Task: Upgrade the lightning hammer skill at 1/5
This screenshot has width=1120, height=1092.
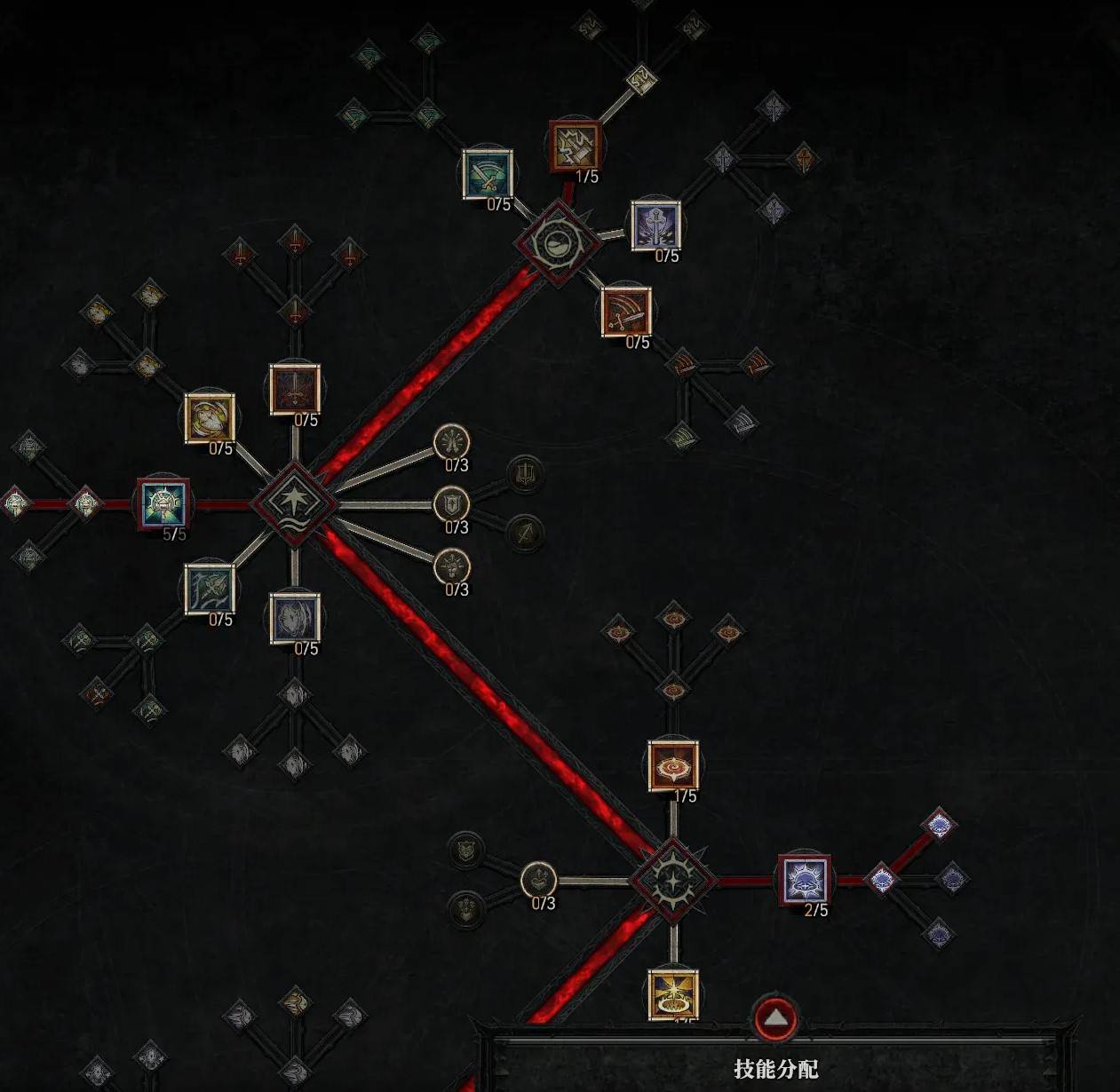Action: (x=575, y=146)
